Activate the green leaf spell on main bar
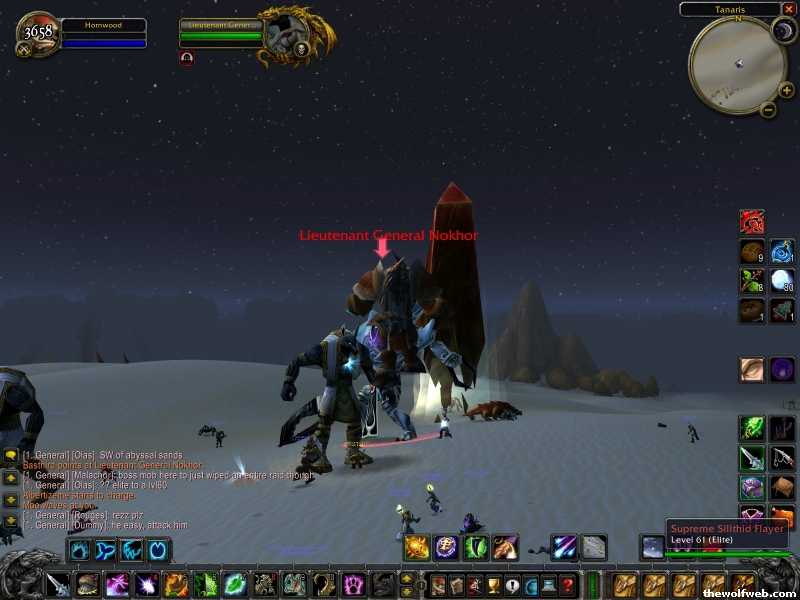Image resolution: width=800 pixels, height=600 pixels. tap(236, 584)
